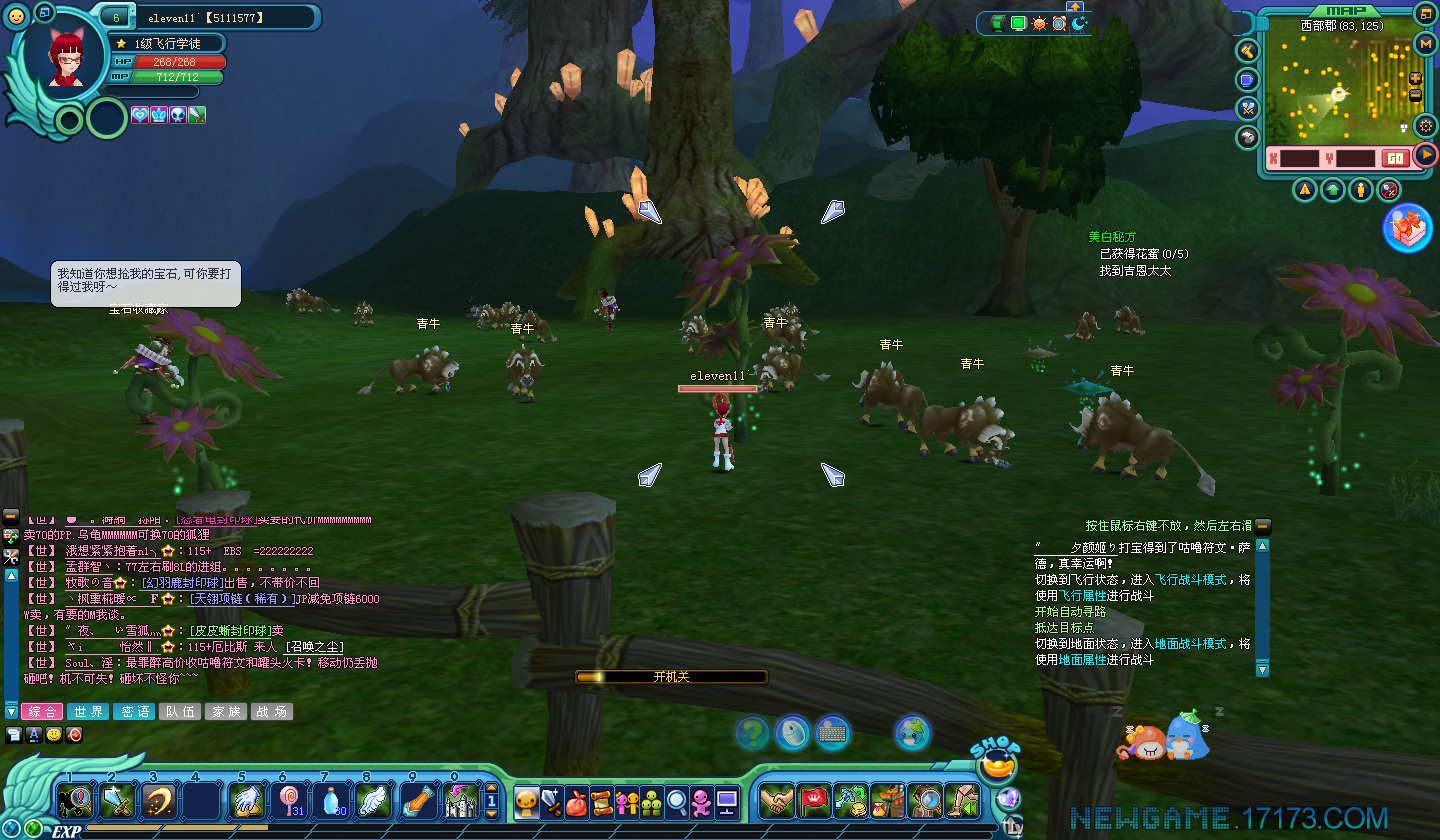Open the 家族 chat tab
This screenshot has width=1440, height=840.
(225, 712)
